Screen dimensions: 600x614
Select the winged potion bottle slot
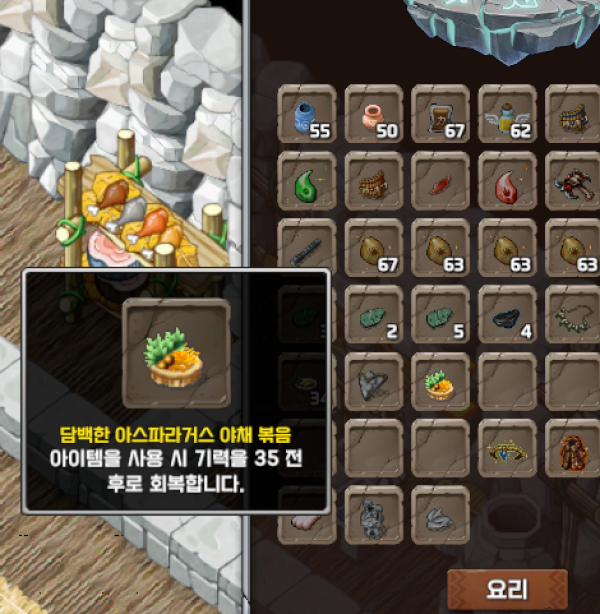(508, 115)
